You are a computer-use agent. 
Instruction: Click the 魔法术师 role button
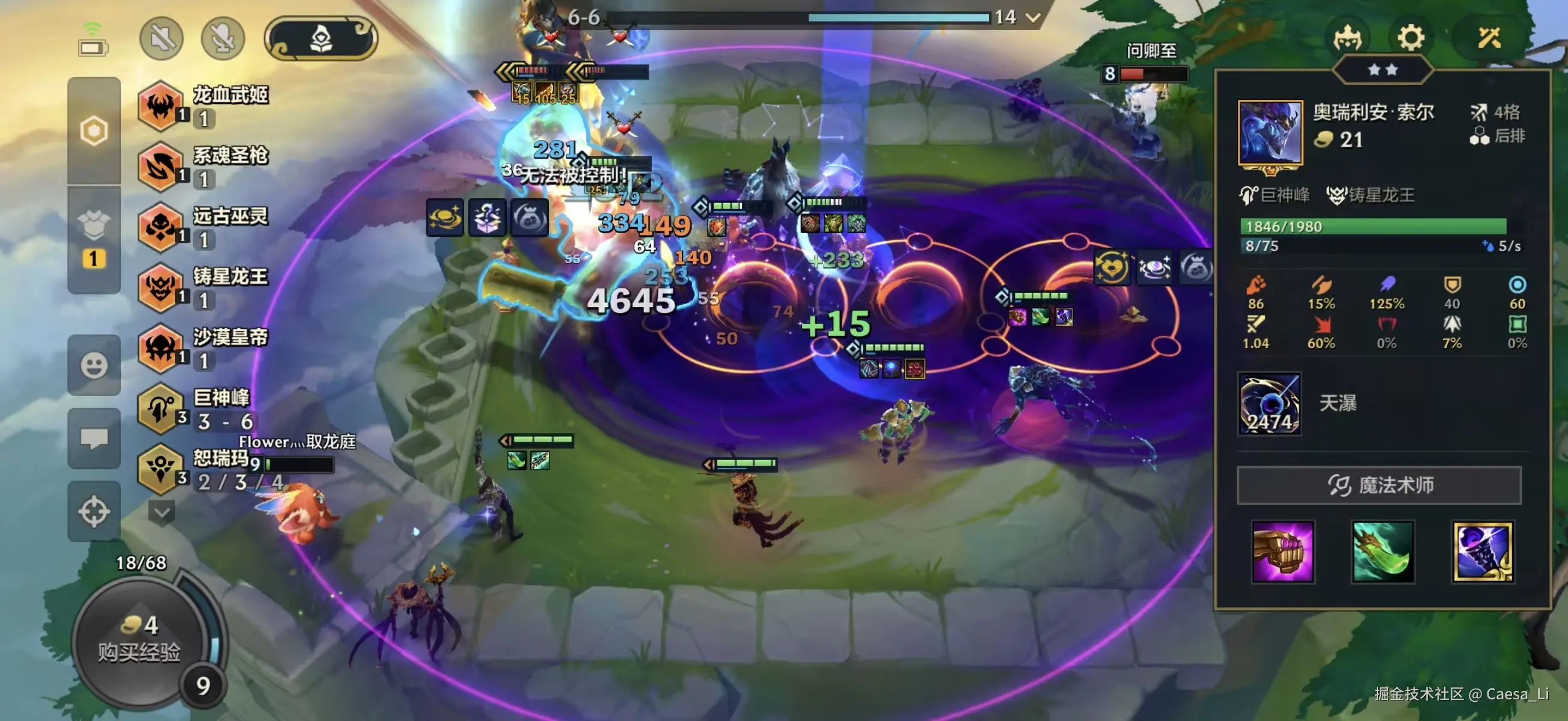(1379, 485)
